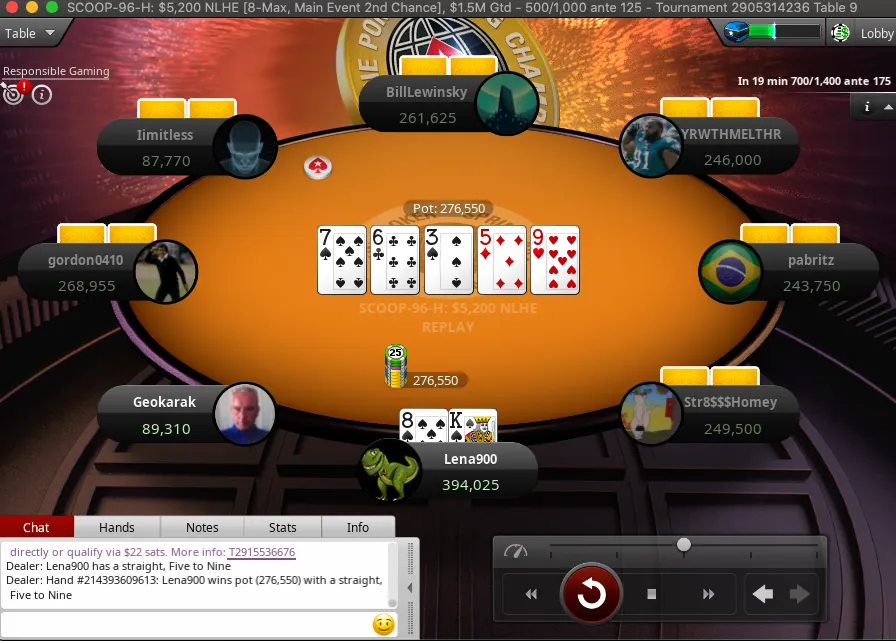Open the Table dropdown menu
This screenshot has width=896, height=641.
pos(28,33)
